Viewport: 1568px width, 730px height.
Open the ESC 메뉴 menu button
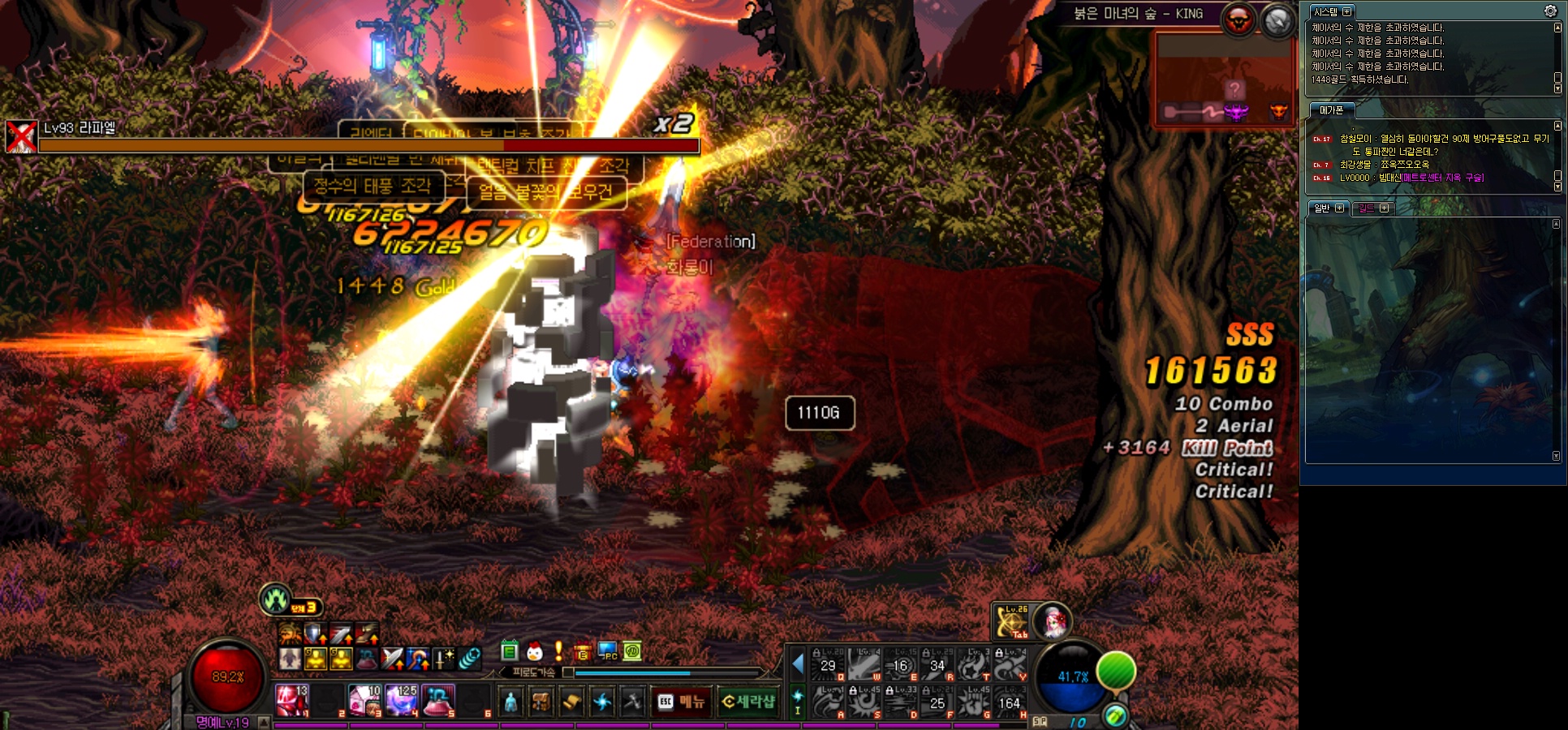681,702
